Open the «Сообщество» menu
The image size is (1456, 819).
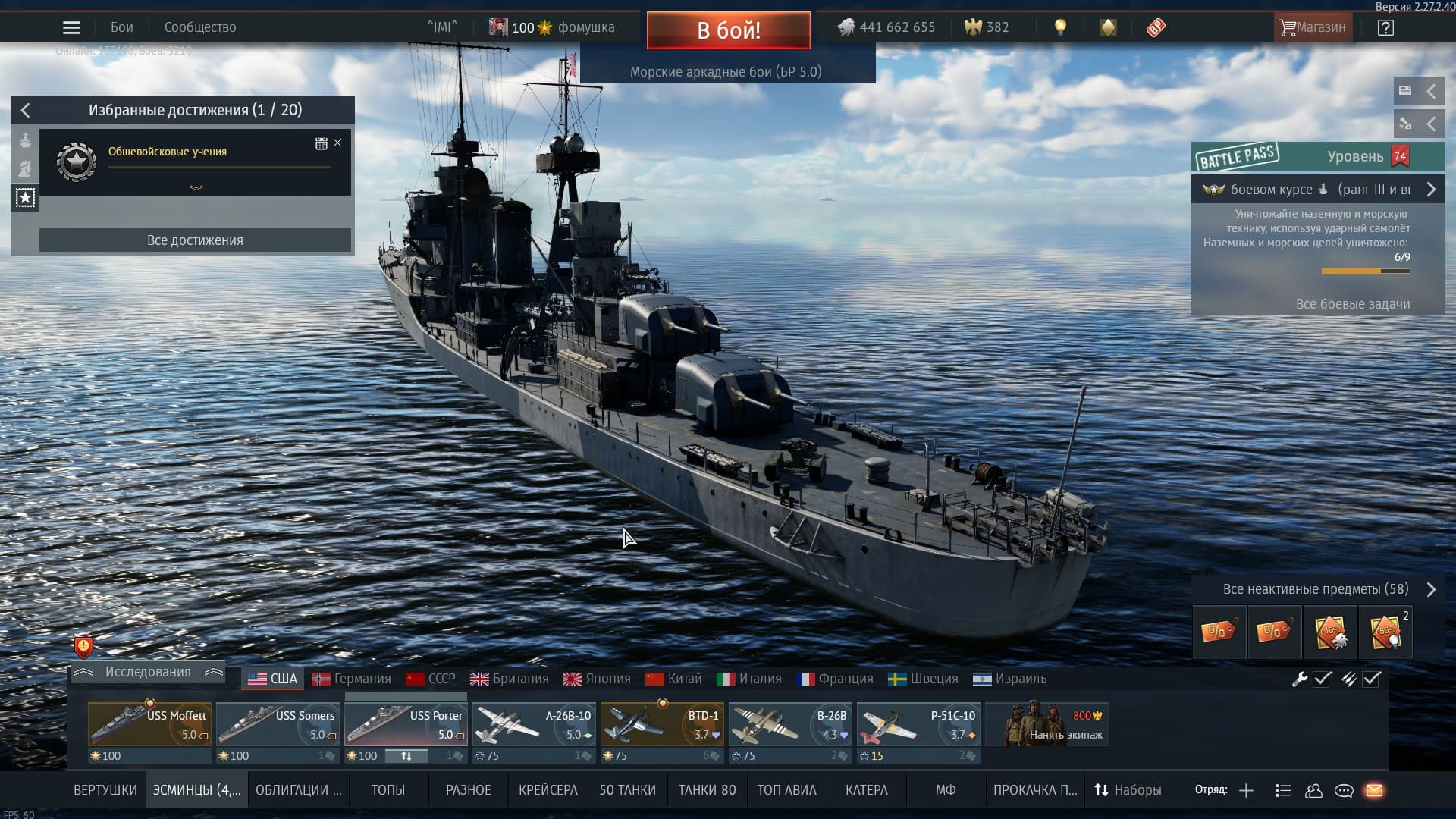[x=200, y=27]
